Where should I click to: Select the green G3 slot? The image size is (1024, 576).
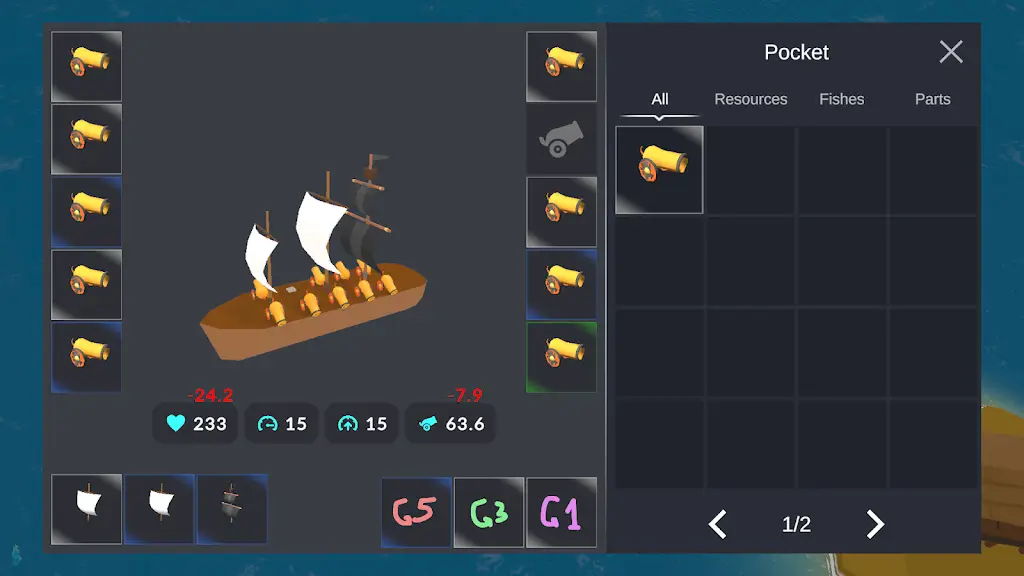pyautogui.click(x=489, y=512)
